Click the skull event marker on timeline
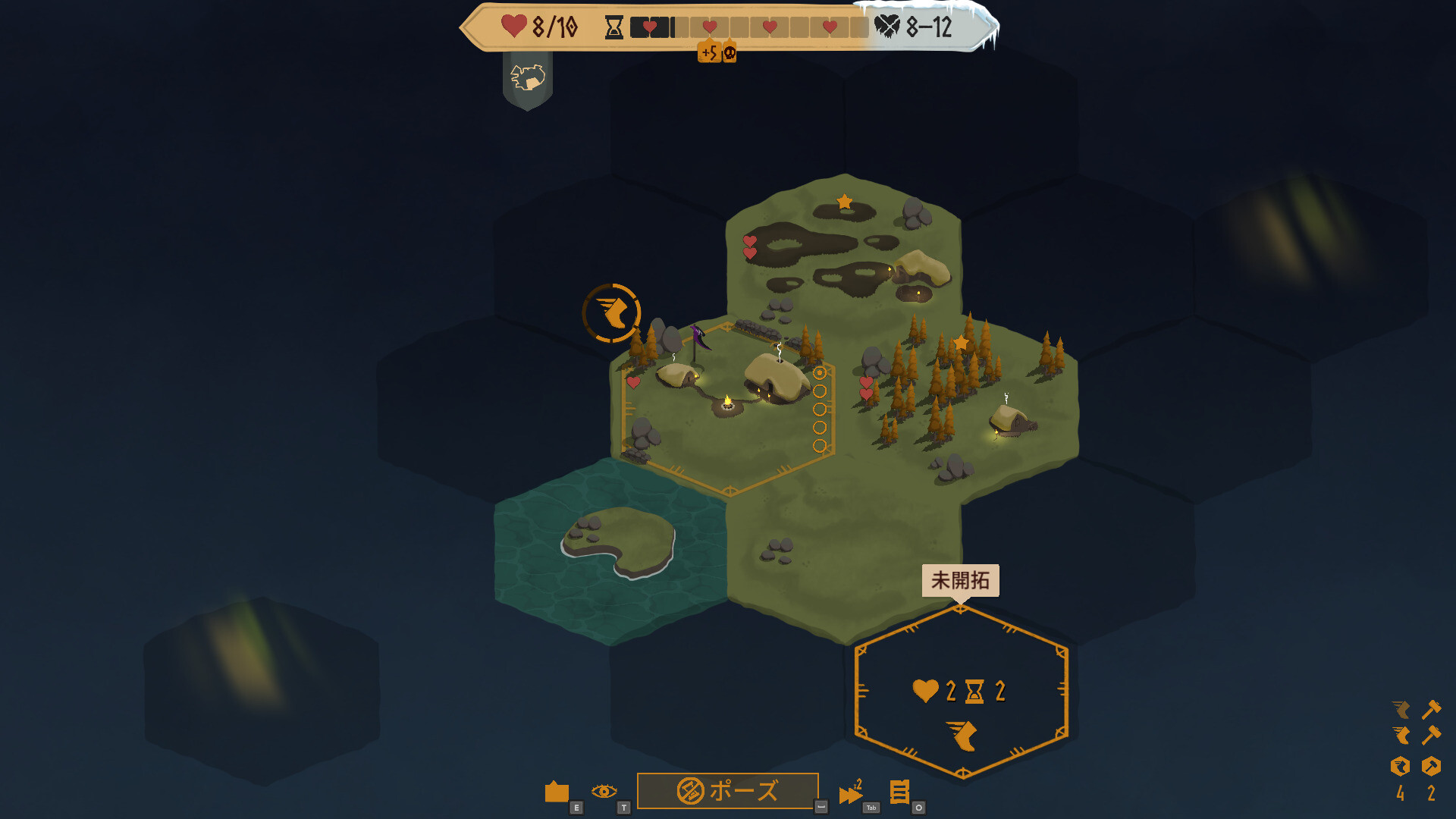This screenshot has width=1456, height=819. [x=730, y=52]
